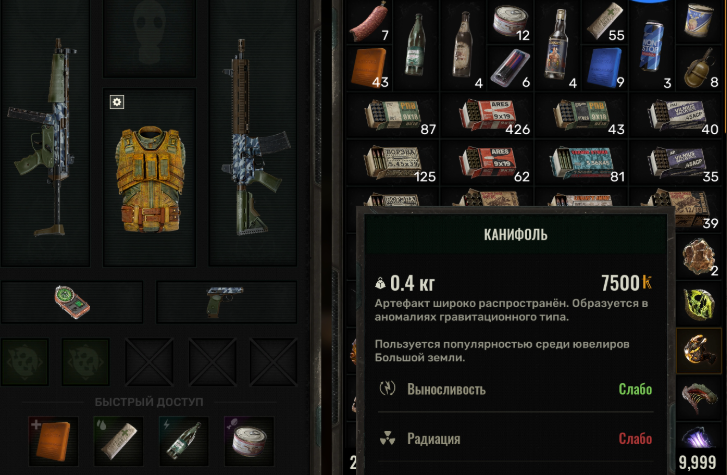Choose the water bottle quick access slot

click(181, 441)
